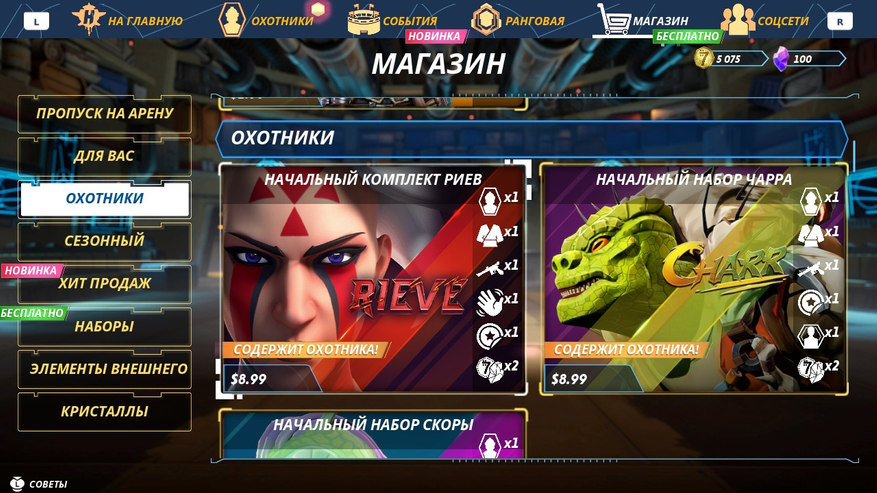
Task: Open the Охотники top navigation tab
Action: pos(268,20)
